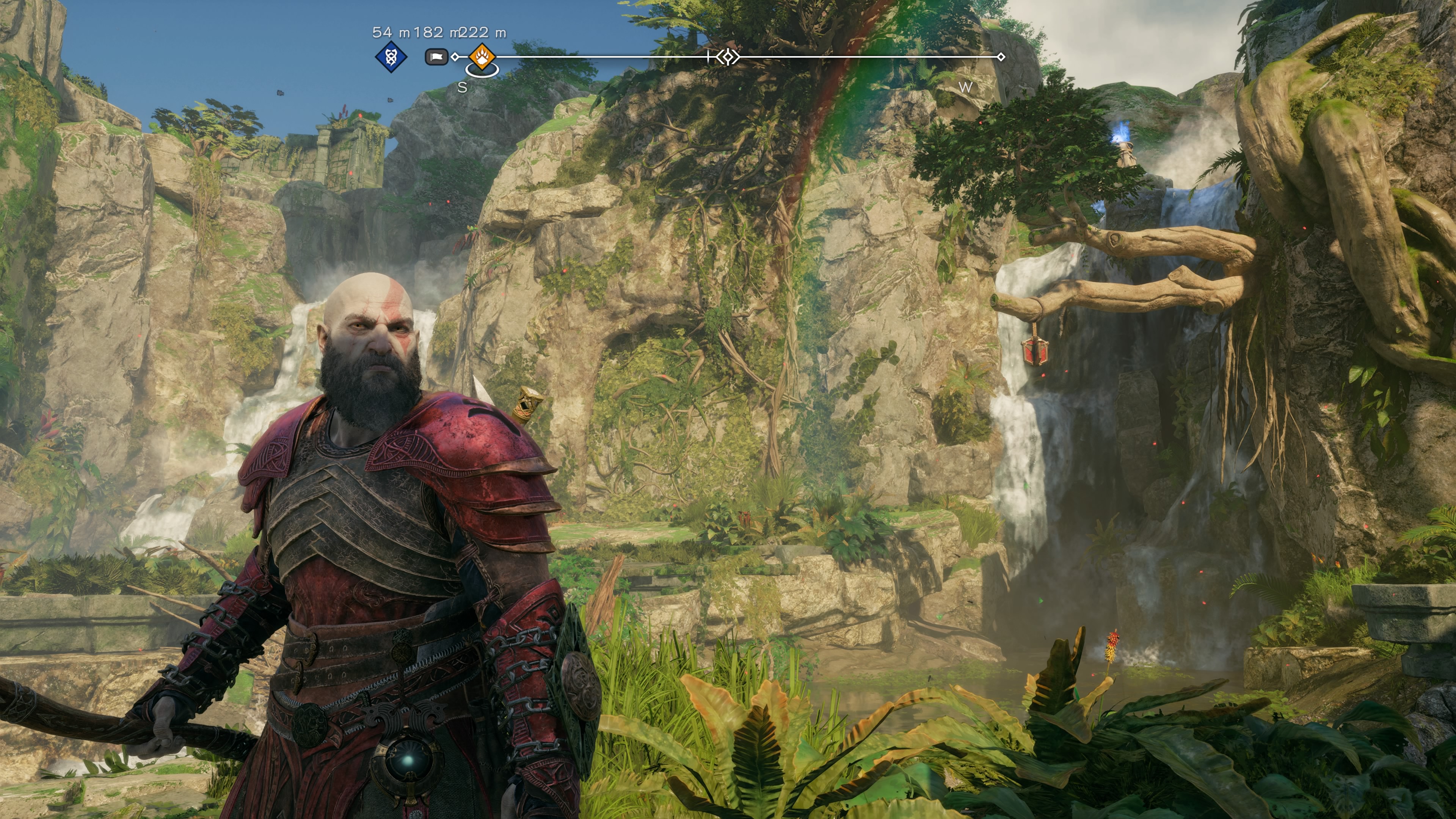Click the compass center heading indicator
This screenshot has height=819, width=1456.
728,57
